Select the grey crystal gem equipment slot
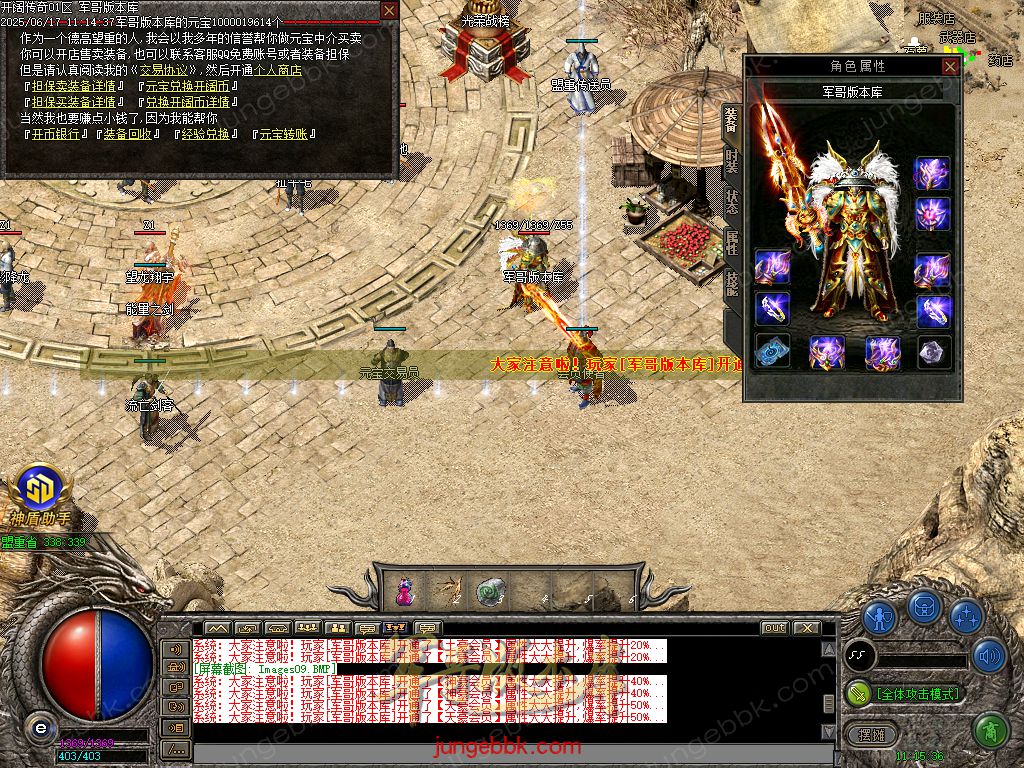 click(x=934, y=351)
